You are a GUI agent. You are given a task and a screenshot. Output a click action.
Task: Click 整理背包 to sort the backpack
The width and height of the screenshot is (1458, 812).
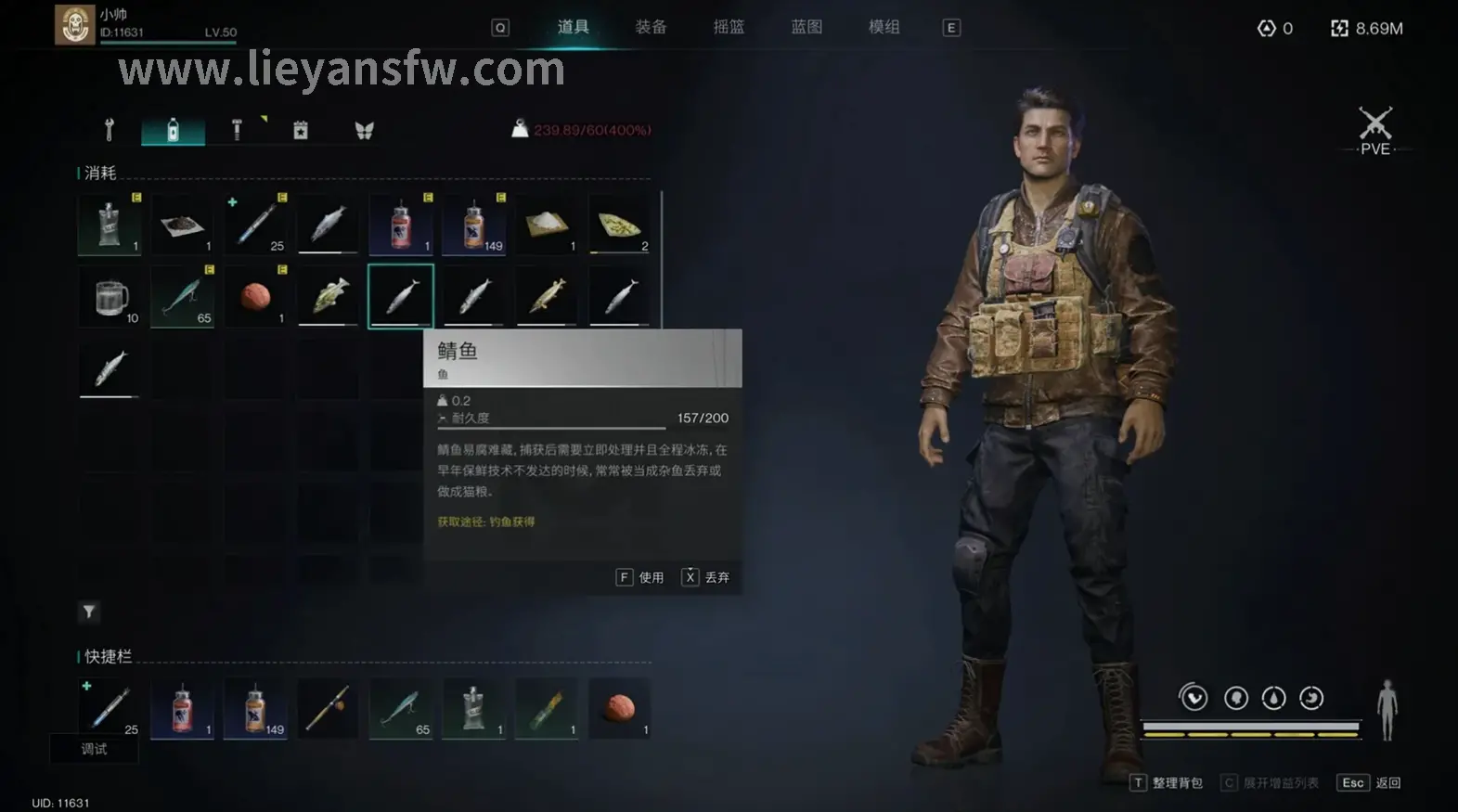pyautogui.click(x=1167, y=783)
